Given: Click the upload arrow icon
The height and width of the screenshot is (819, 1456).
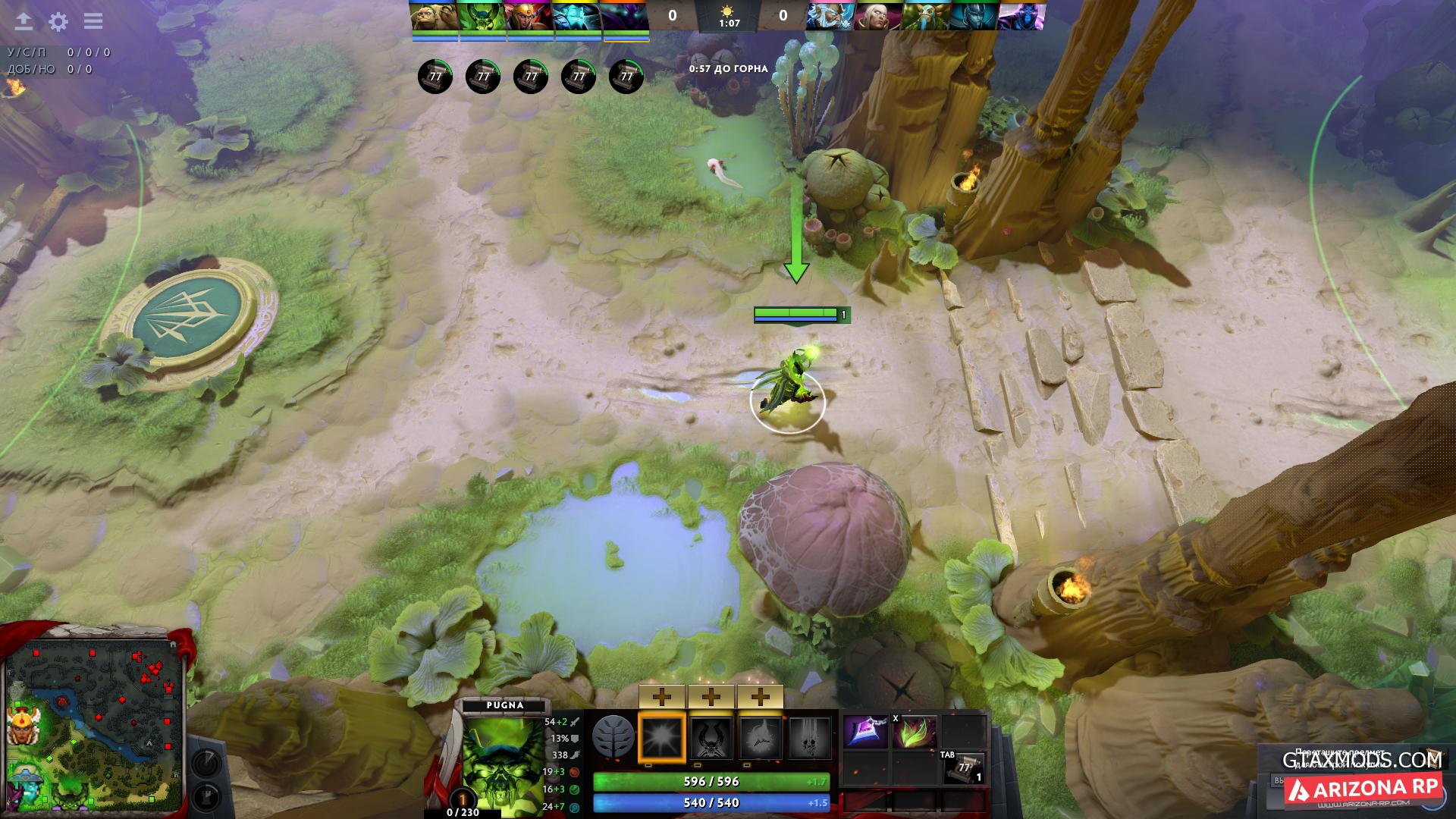Looking at the screenshot, I should pyautogui.click(x=24, y=22).
